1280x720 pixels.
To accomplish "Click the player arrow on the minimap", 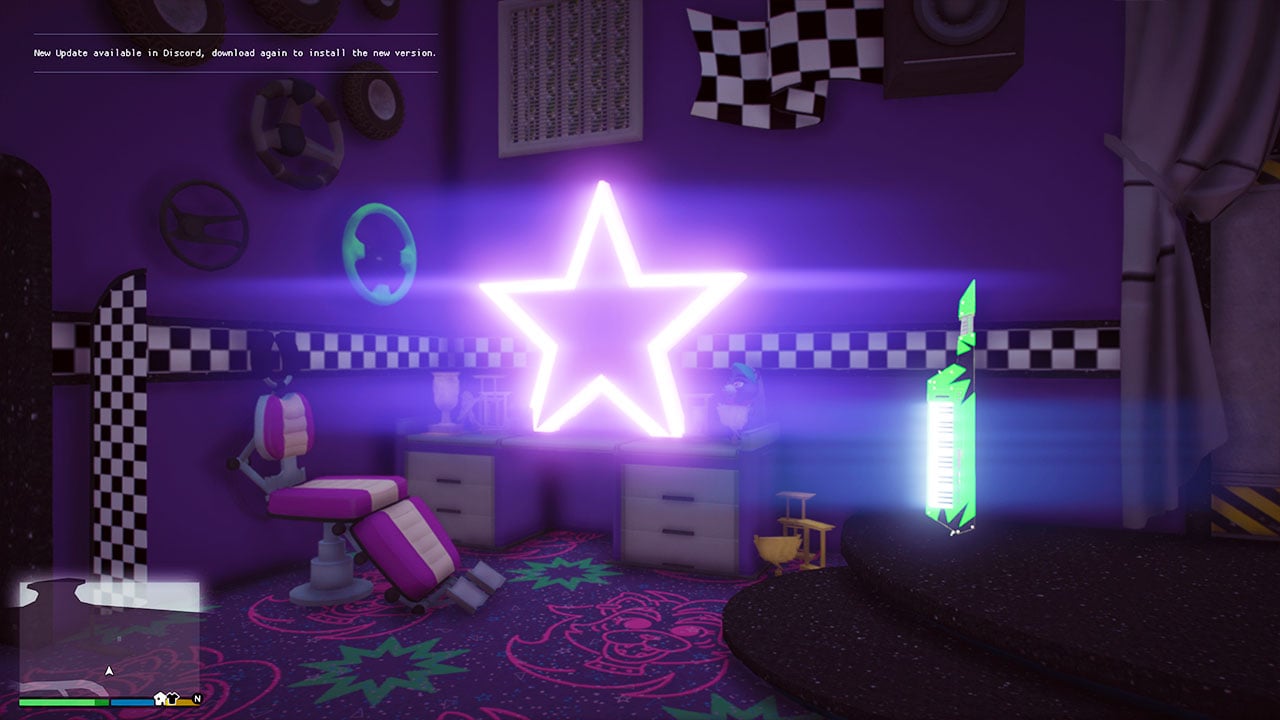I will tap(110, 670).
